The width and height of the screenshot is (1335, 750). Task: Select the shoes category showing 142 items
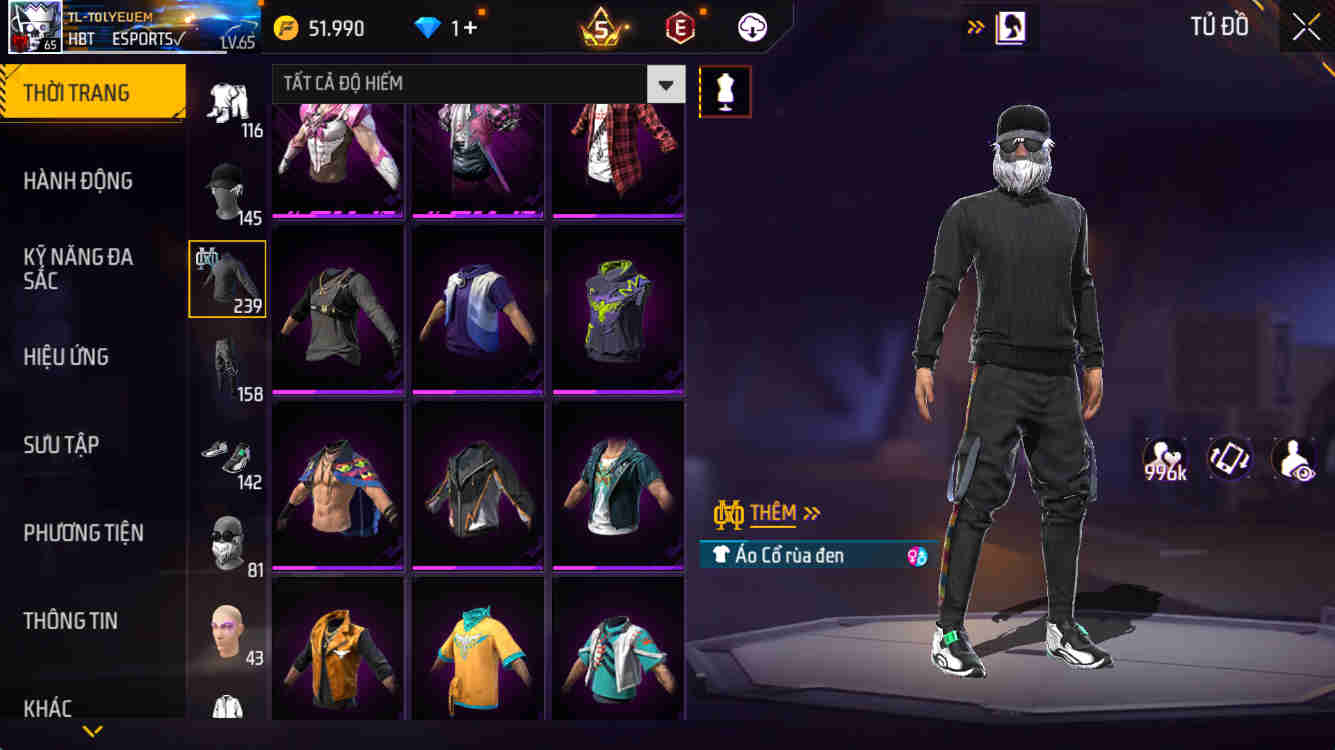227,455
